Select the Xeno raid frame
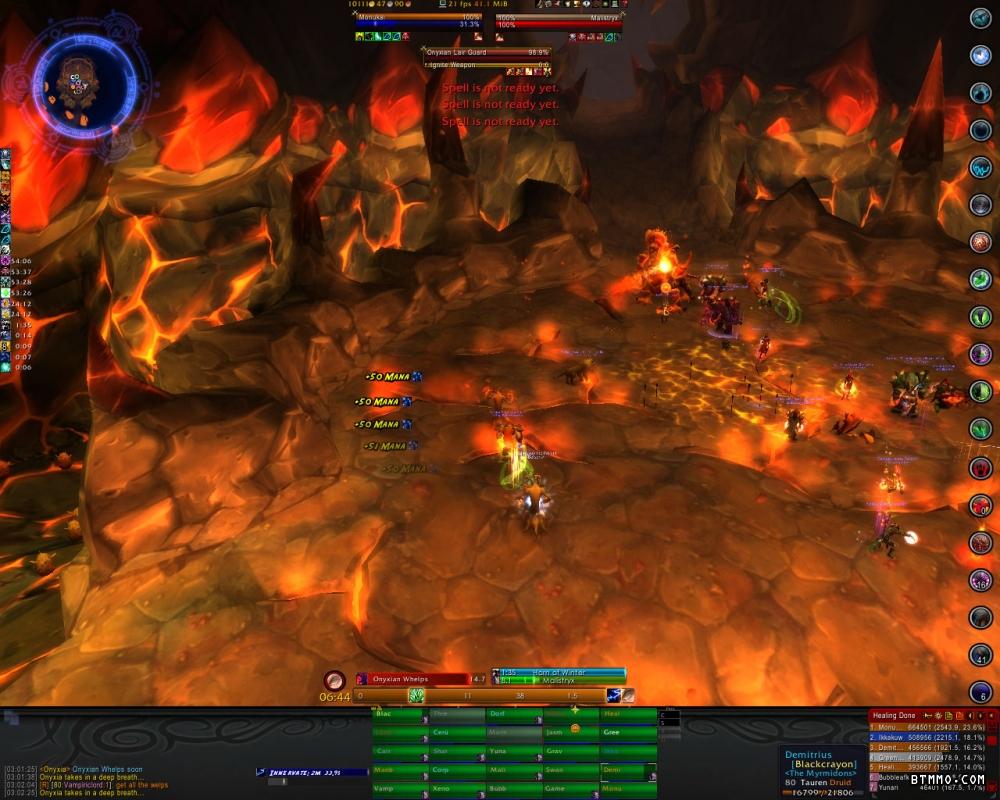 pyautogui.click(x=456, y=789)
